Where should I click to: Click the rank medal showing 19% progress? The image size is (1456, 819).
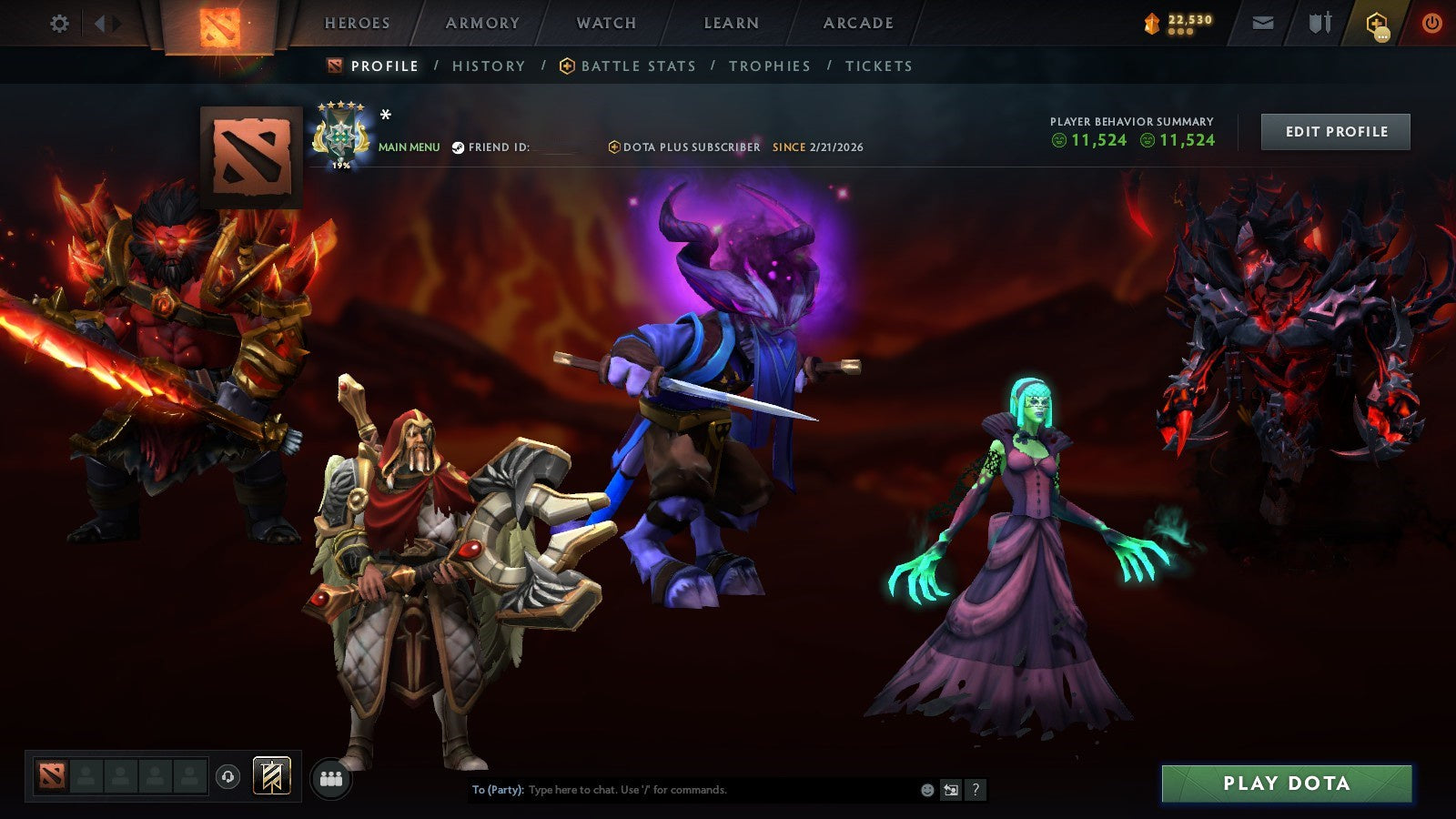[x=341, y=135]
